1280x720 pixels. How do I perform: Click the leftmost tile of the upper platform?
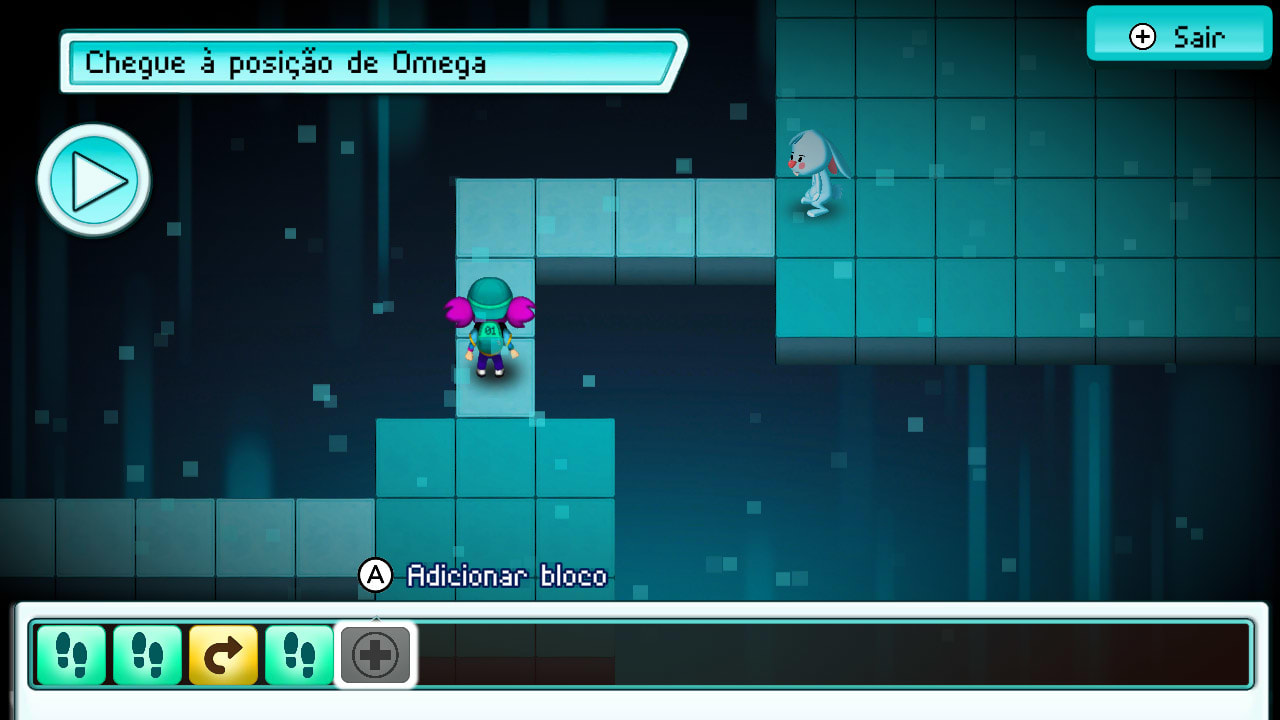click(x=494, y=215)
